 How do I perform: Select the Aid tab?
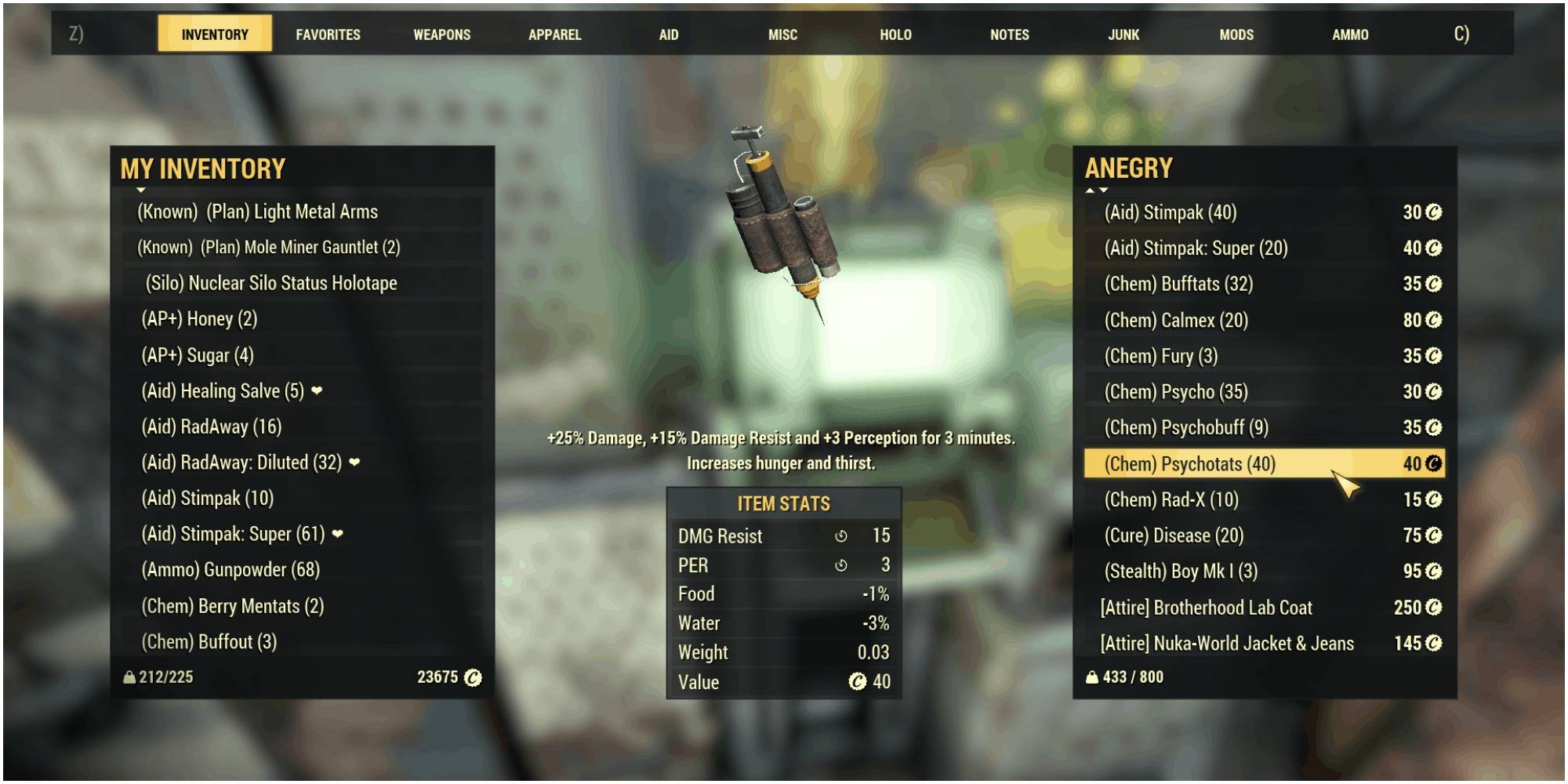(668, 34)
